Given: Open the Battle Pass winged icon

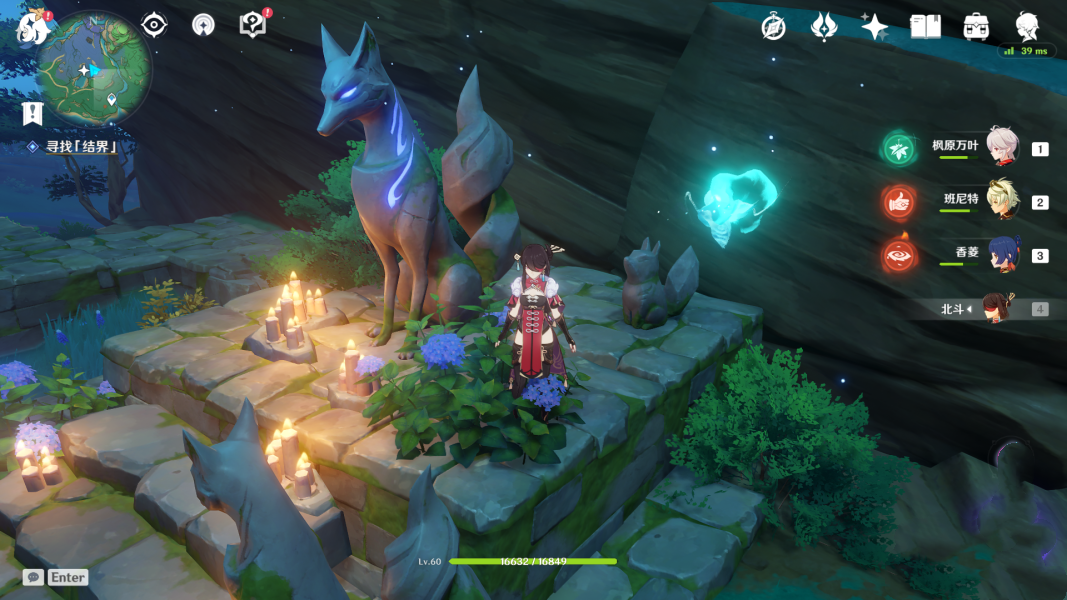Looking at the screenshot, I should (824, 27).
